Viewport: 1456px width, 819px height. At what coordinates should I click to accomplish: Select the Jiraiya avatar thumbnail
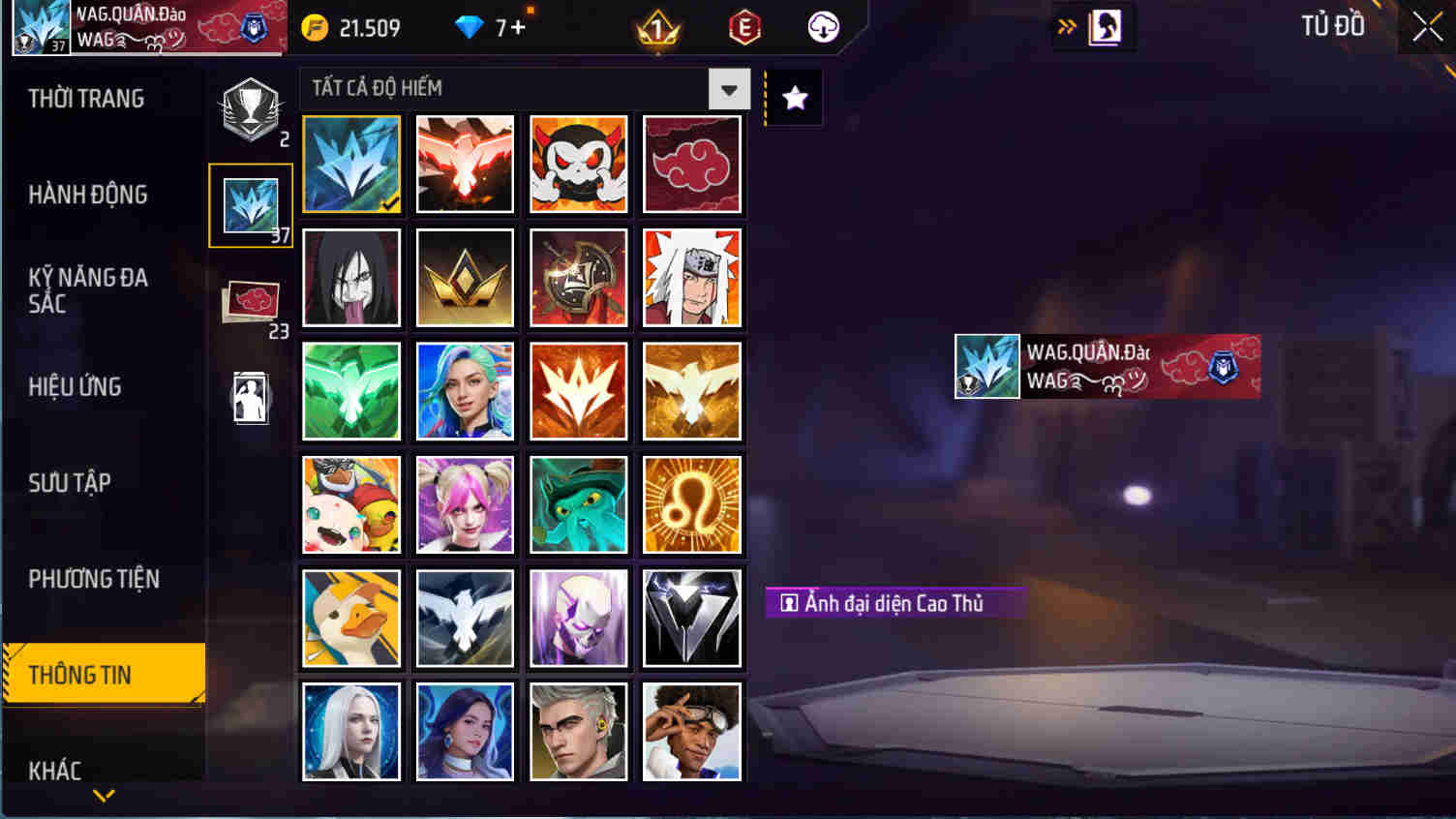(691, 278)
